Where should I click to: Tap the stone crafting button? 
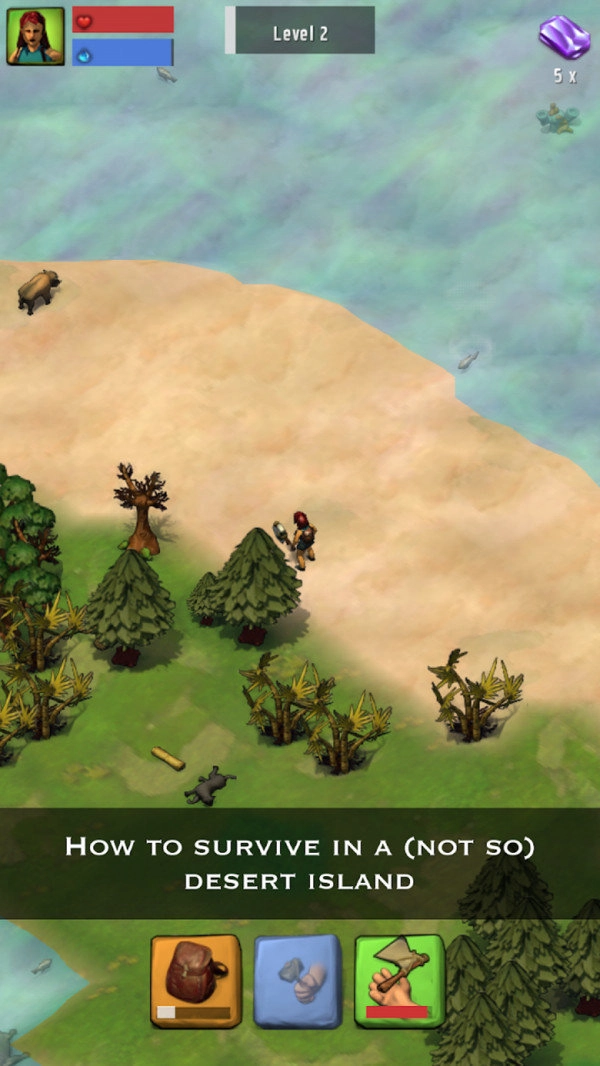(x=297, y=981)
